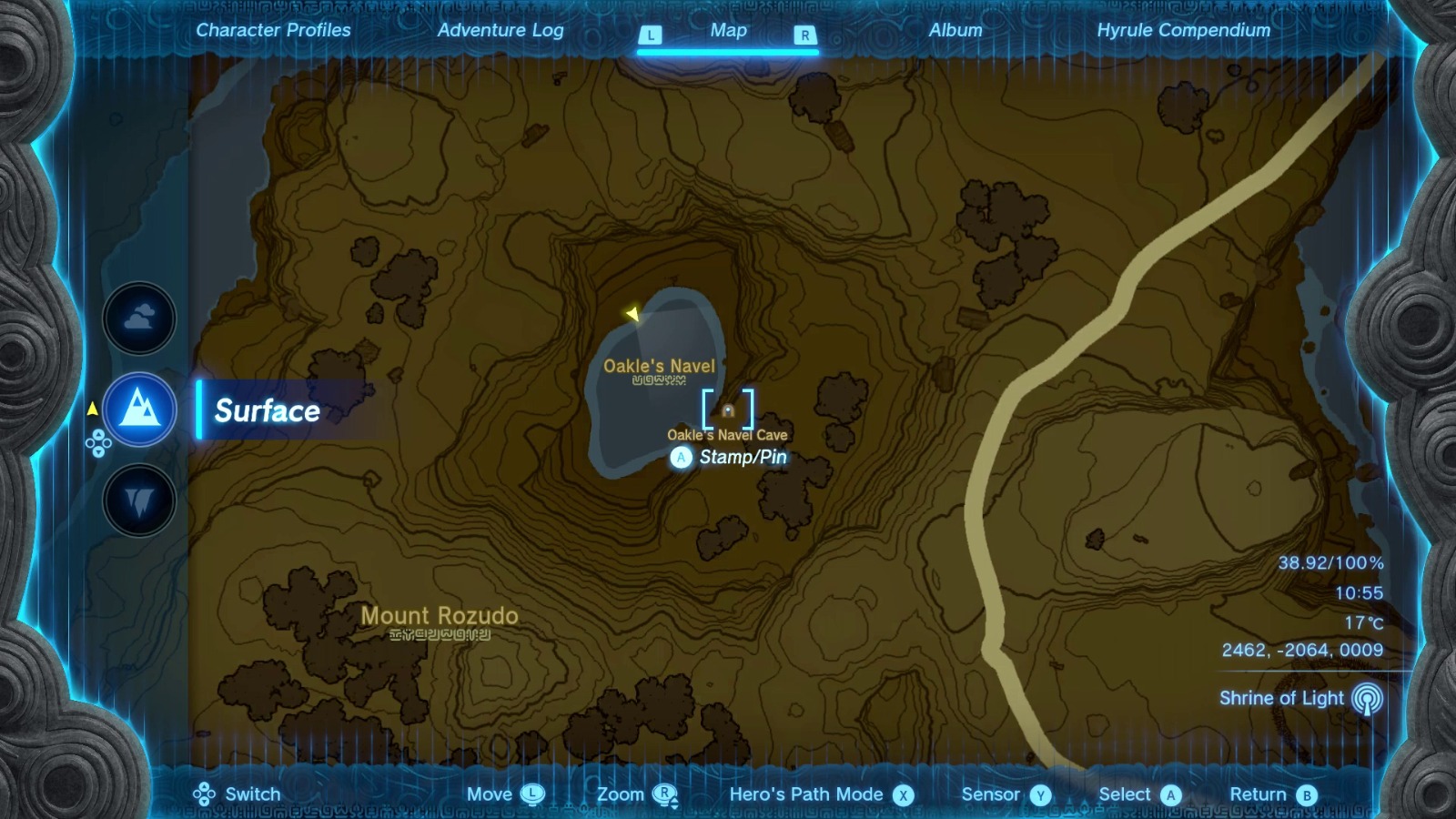The height and width of the screenshot is (819, 1456).
Task: Select the Depths map layer icon
Action: 138,501
